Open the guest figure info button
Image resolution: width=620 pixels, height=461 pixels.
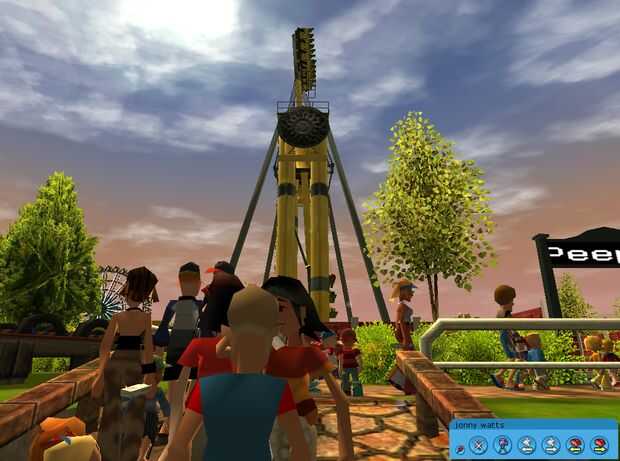coord(502,445)
